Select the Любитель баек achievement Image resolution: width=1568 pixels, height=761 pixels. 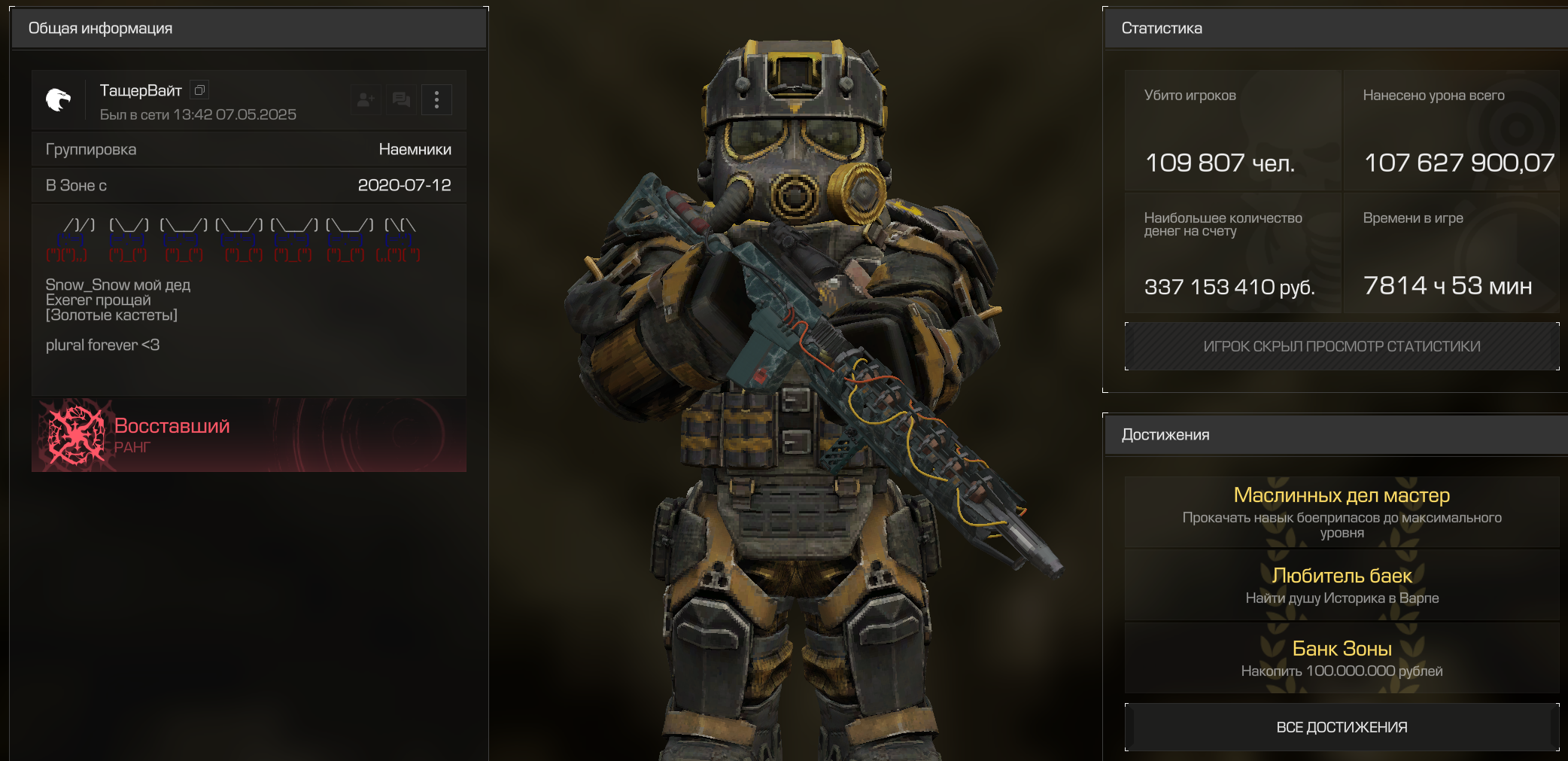(x=1342, y=585)
